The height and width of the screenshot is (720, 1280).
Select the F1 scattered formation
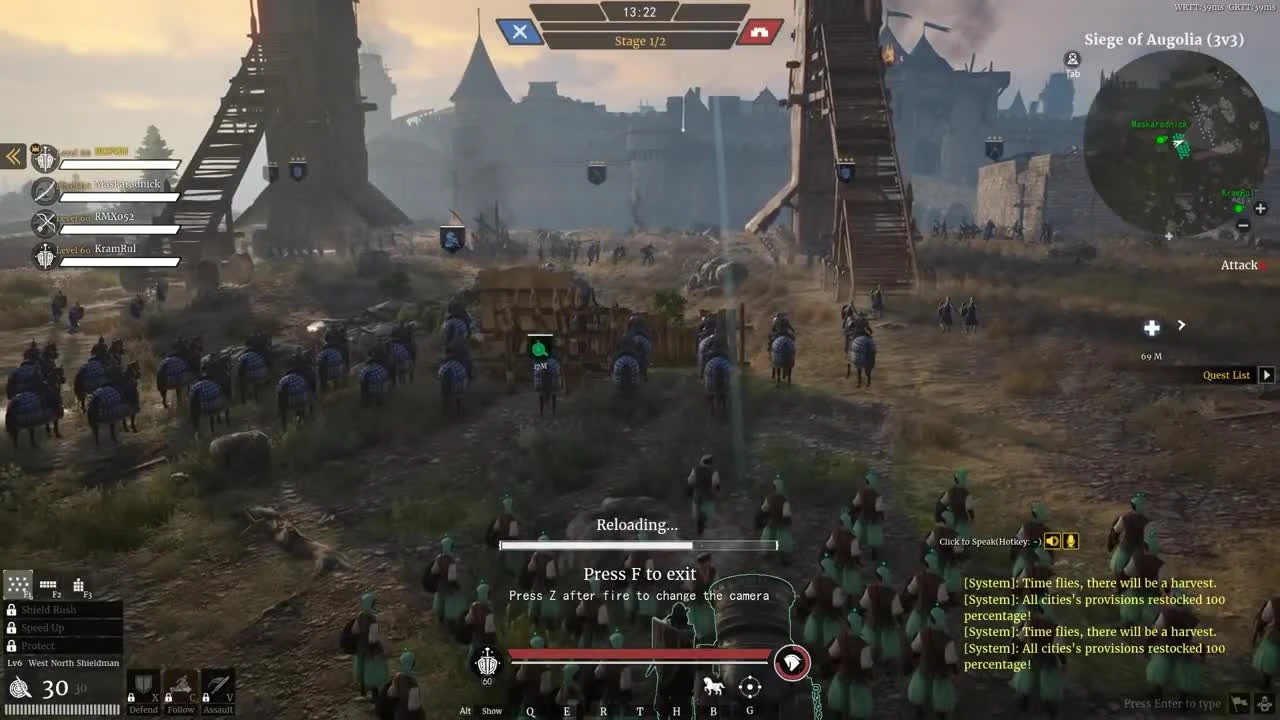pyautogui.click(x=17, y=583)
